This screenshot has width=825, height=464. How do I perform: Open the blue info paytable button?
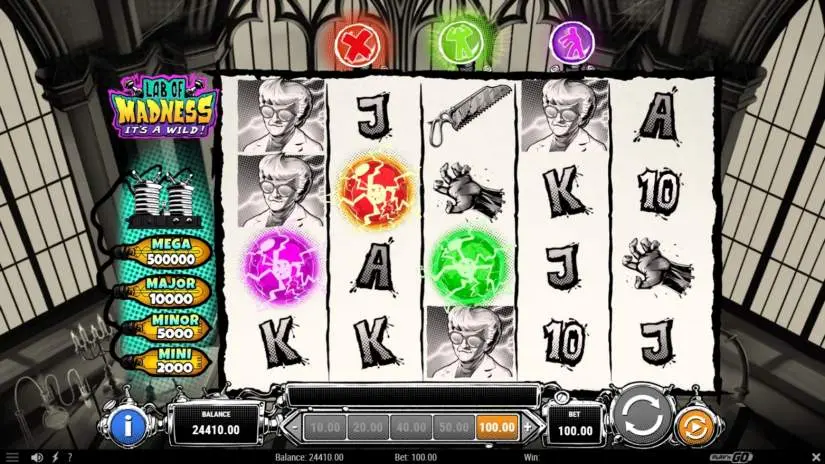coord(128,427)
